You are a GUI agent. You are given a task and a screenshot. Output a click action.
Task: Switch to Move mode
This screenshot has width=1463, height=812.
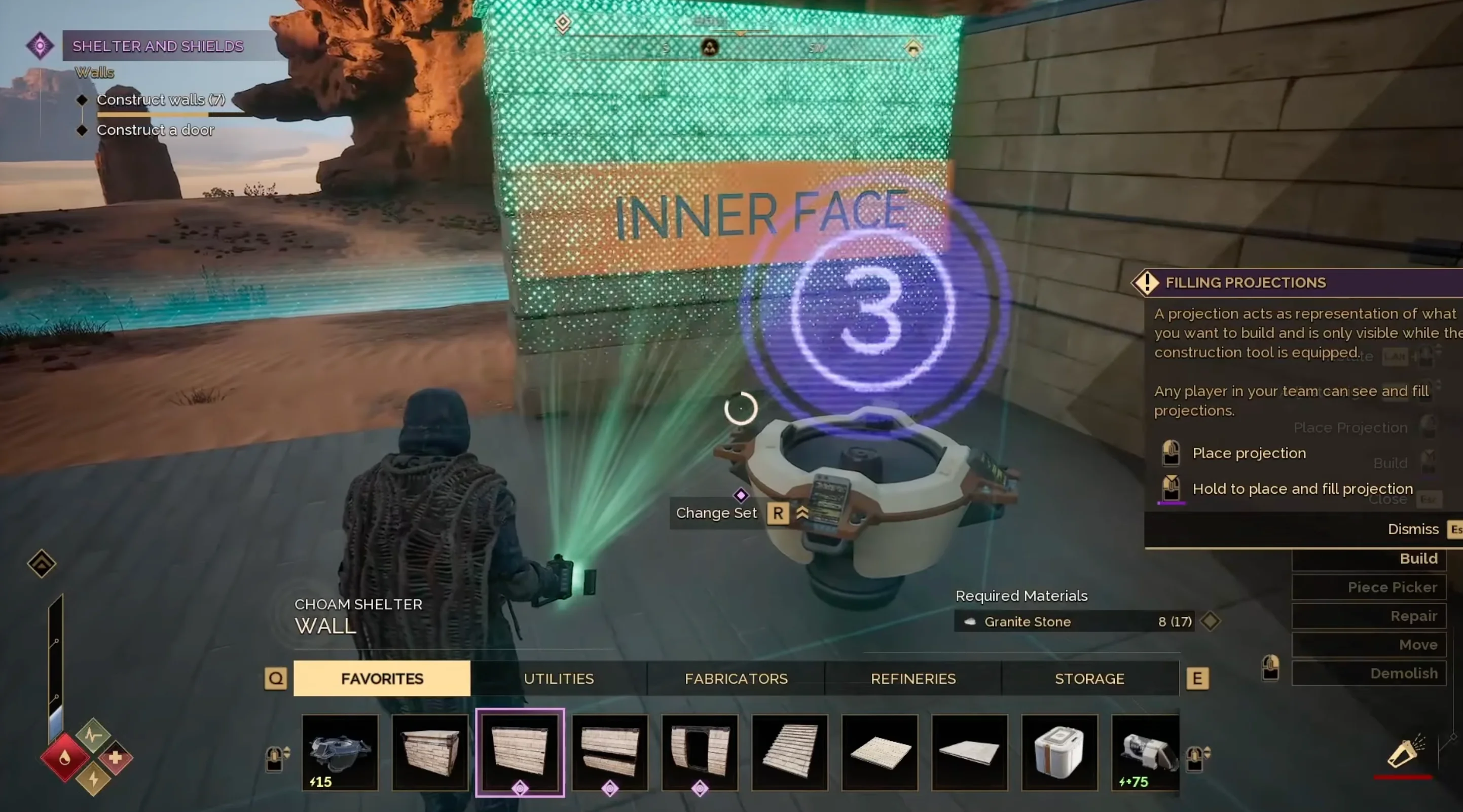tap(1369, 645)
